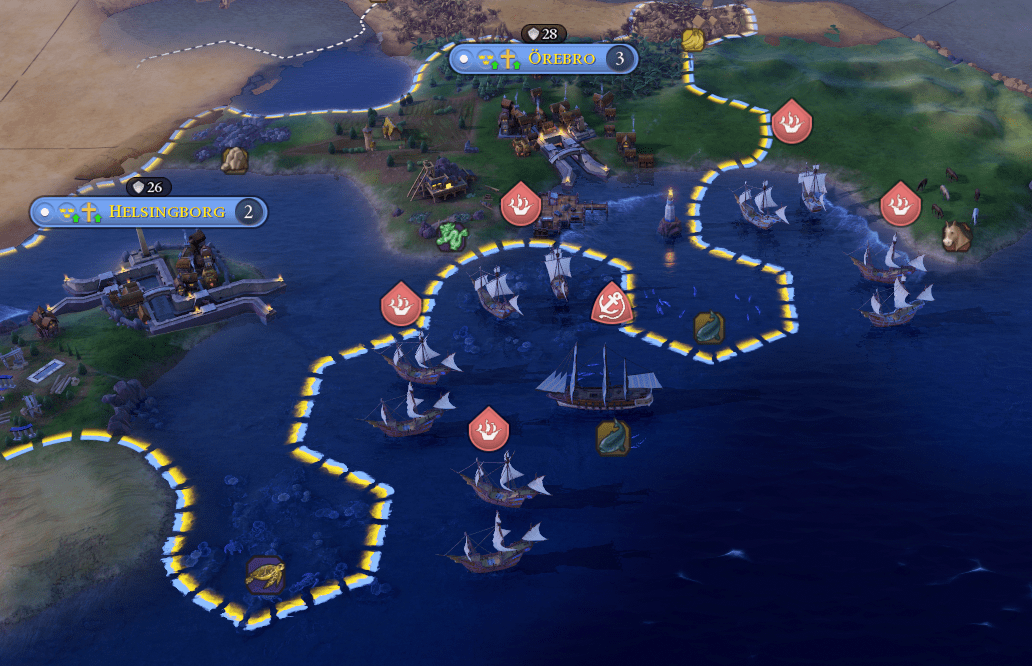1032x666 pixels.
Task: Select the Örebro city banner
Action: 561,58
